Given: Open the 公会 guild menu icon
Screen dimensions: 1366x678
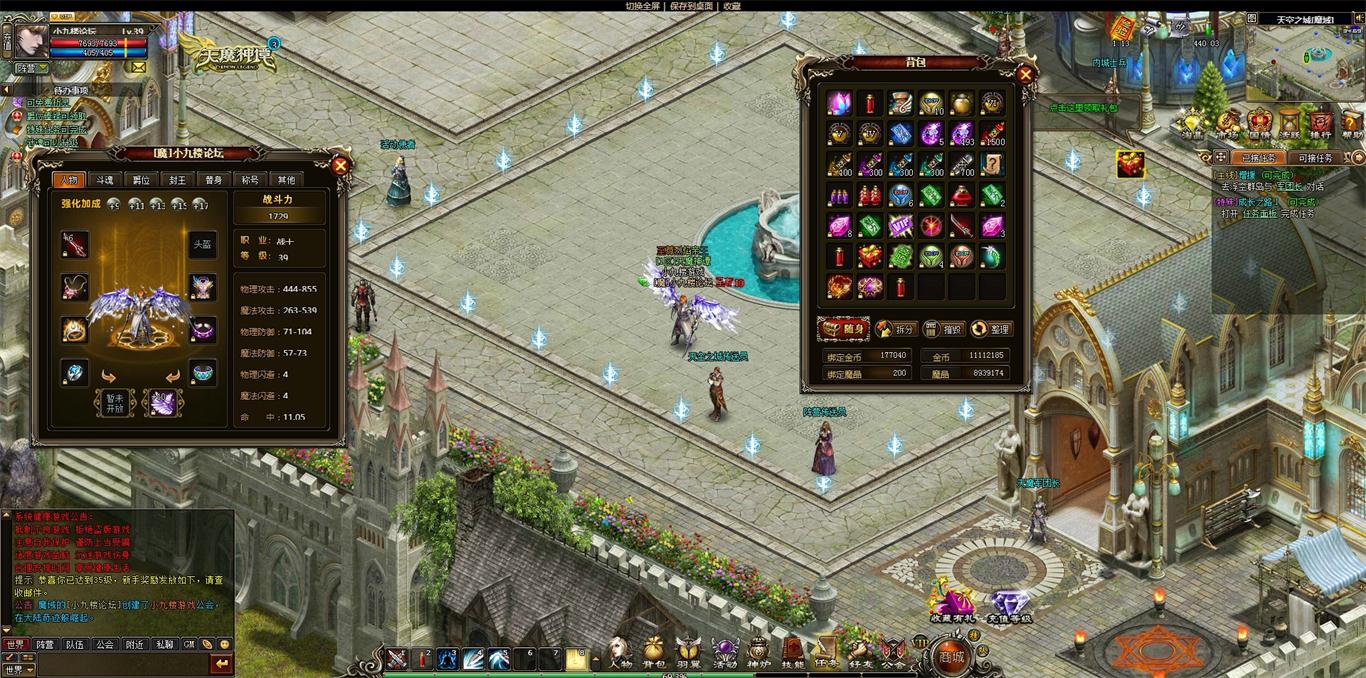Looking at the screenshot, I should (x=894, y=652).
